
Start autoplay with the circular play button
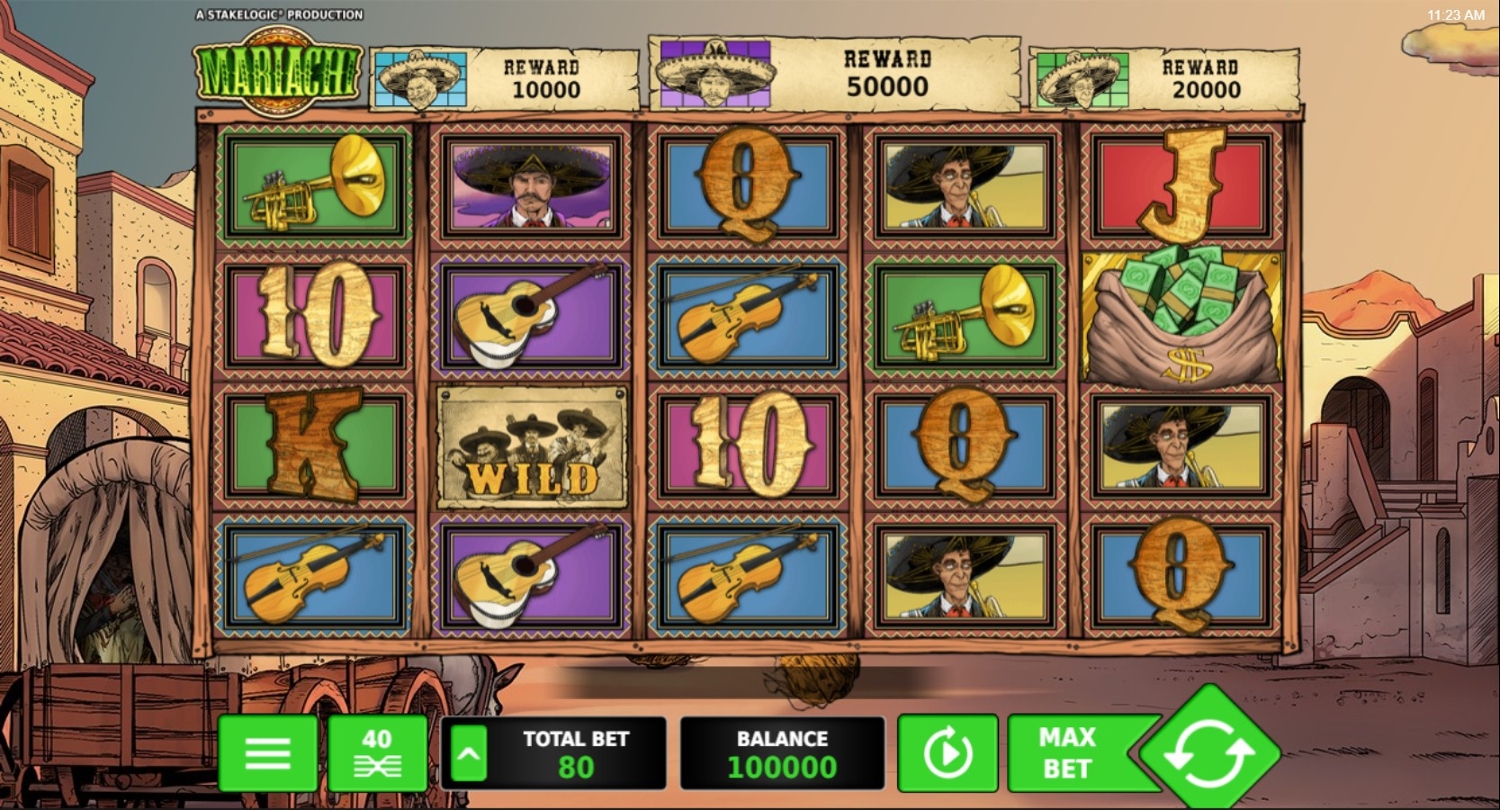[x=947, y=753]
